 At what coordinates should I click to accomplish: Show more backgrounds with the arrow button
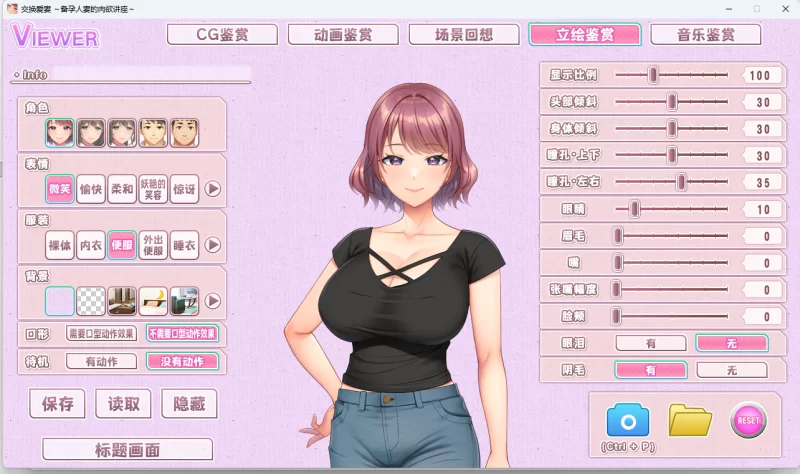(213, 300)
